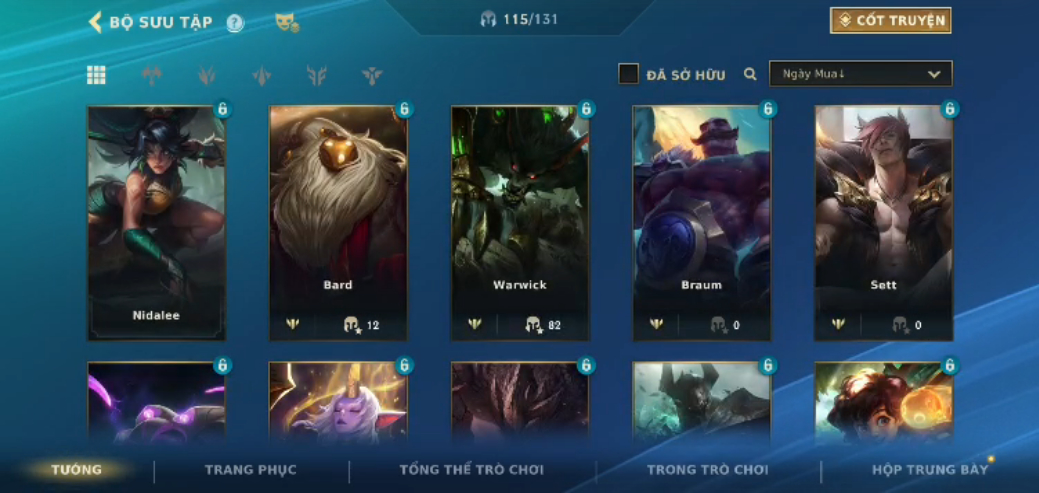Open the Cốt Truyện story button
Screen dimensions: 1039x493
[890, 21]
